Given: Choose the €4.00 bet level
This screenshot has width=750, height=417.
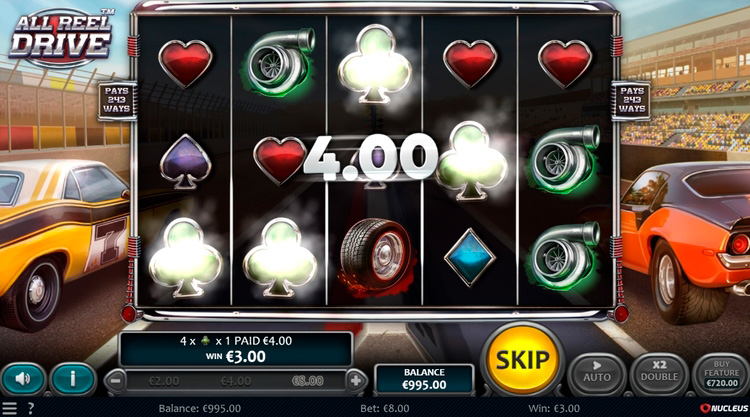Looking at the screenshot, I should [236, 381].
